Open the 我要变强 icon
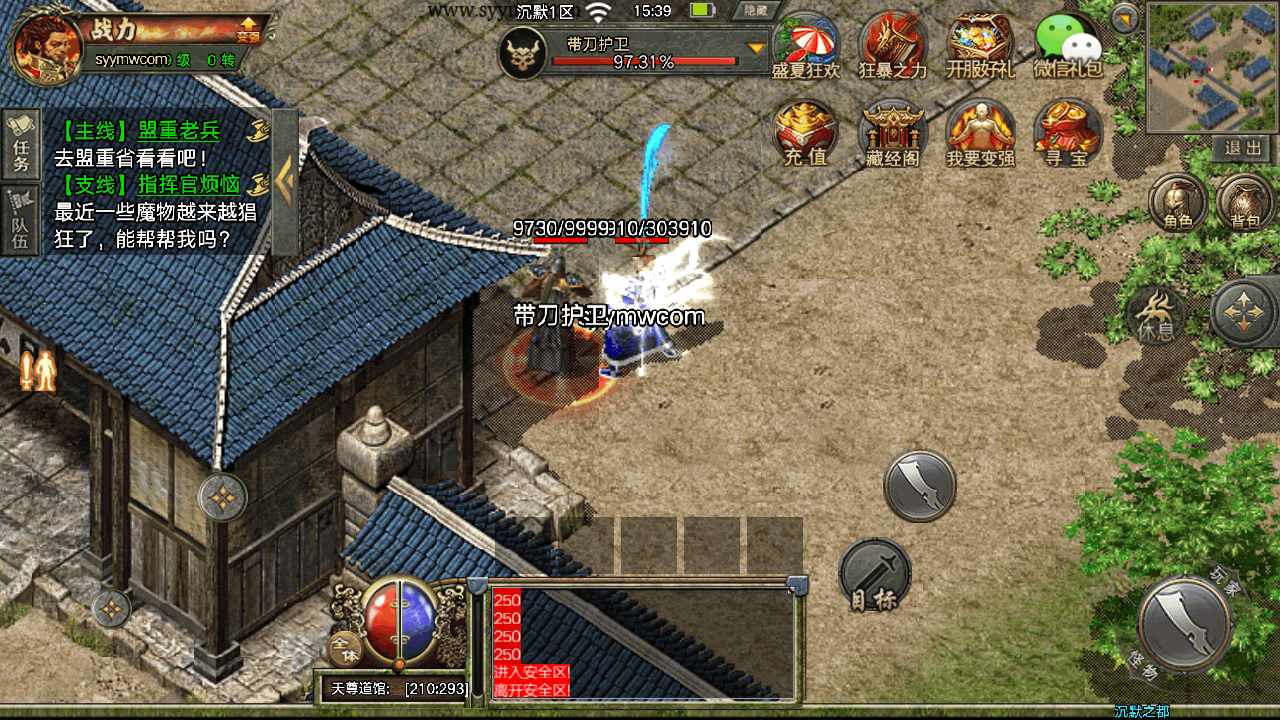Image resolution: width=1280 pixels, height=720 pixels. (x=981, y=132)
